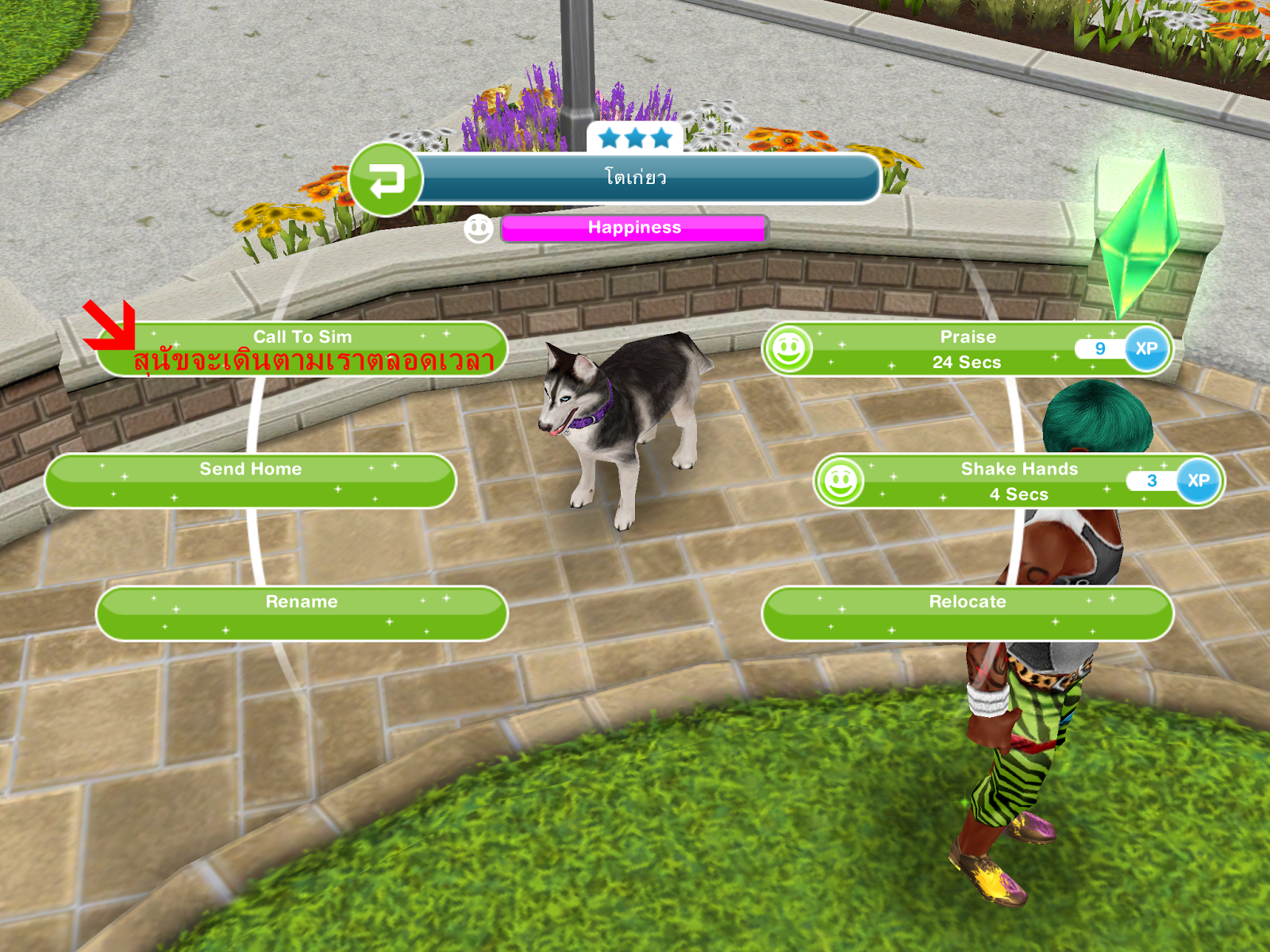Screen dimensions: 1270x952
Task: Tap the smiley icon on the Shake Hands action
Action: 841,479
